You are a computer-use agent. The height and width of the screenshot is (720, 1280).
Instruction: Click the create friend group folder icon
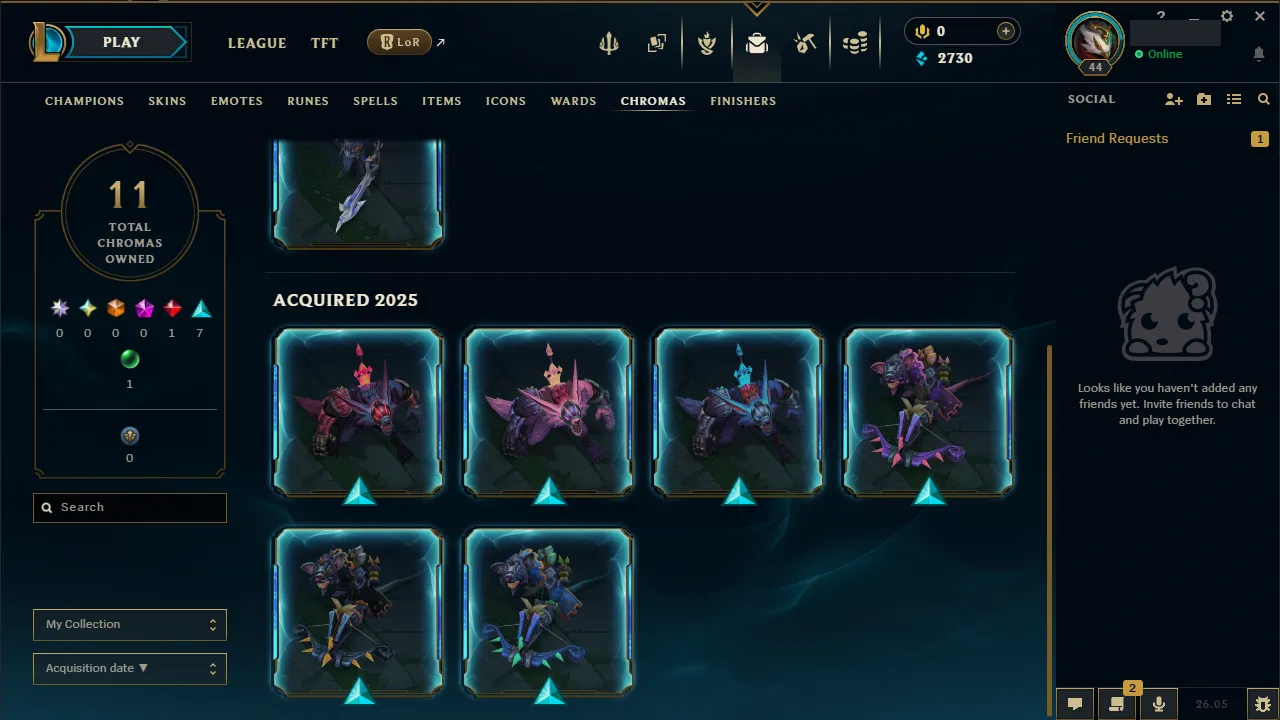(1203, 99)
